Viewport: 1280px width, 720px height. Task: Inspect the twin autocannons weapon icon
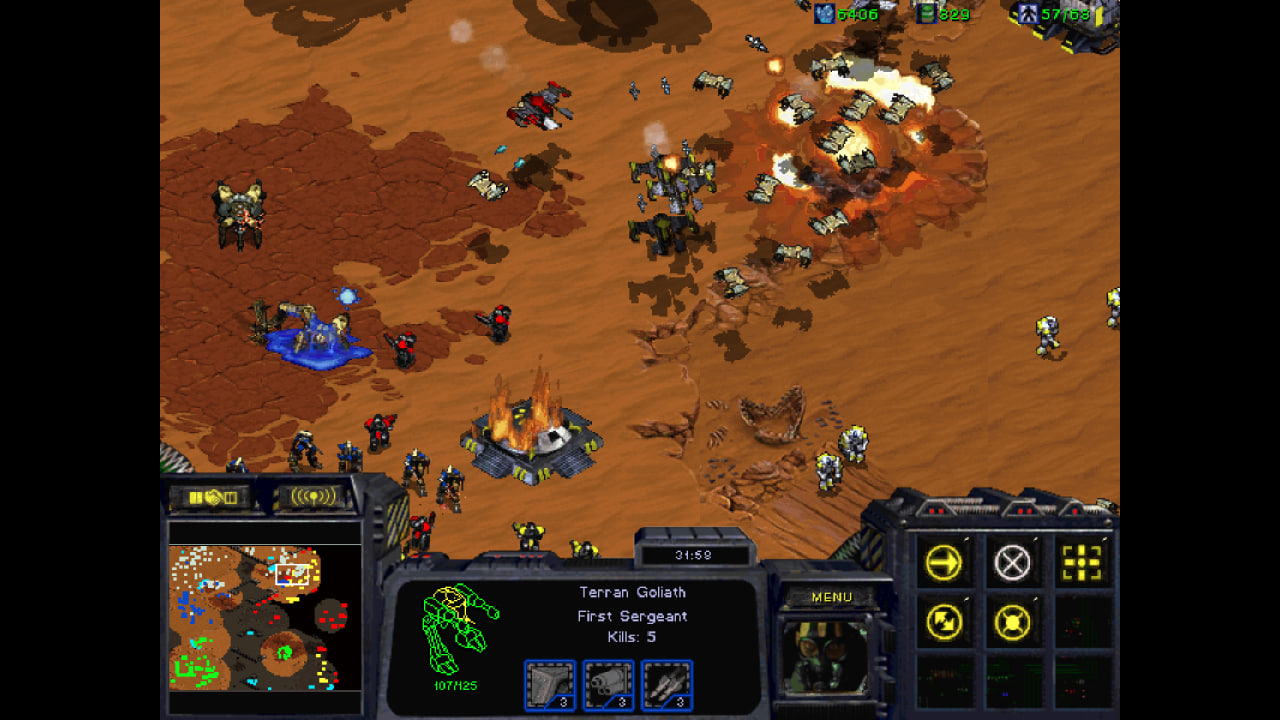(608, 685)
